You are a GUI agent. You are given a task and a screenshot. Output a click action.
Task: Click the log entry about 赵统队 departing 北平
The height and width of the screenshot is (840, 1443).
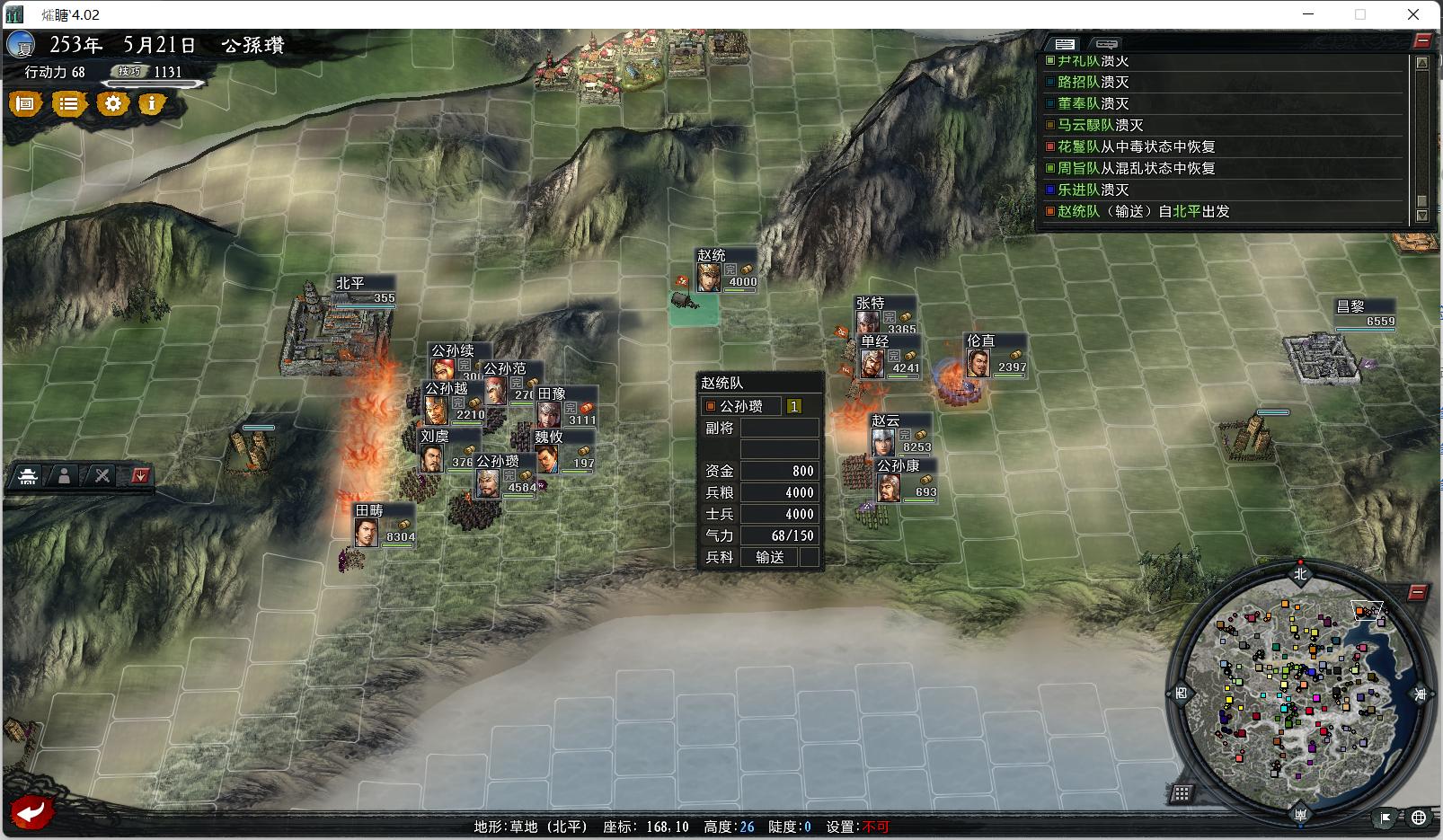click(x=1141, y=211)
